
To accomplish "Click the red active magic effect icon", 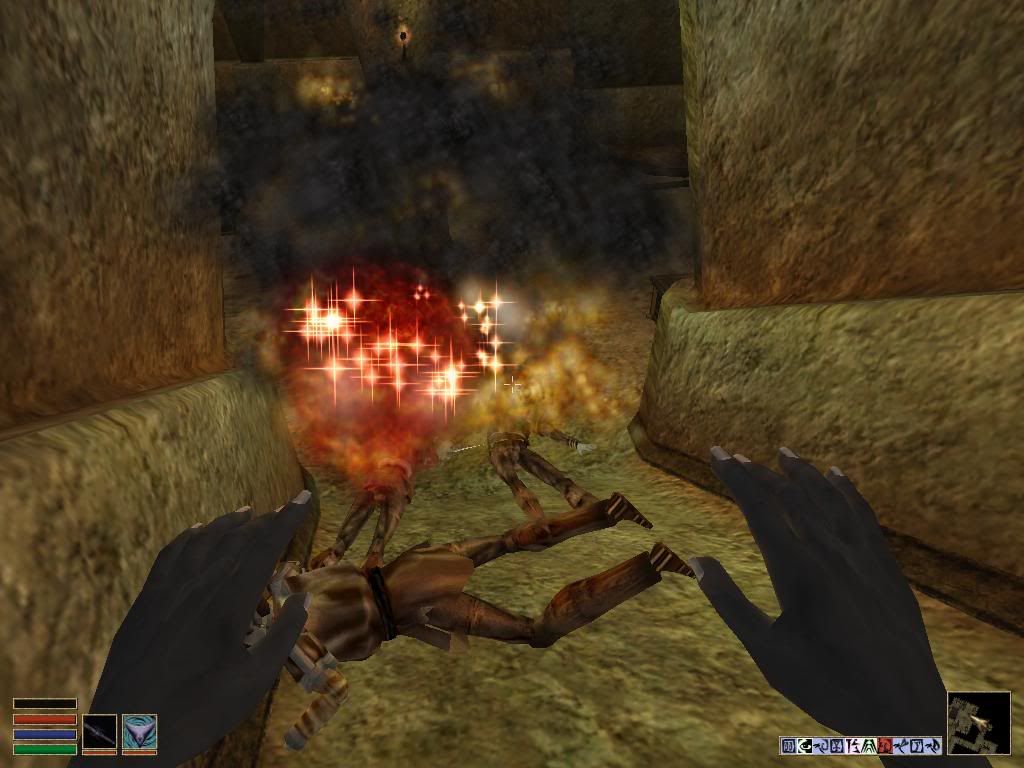I will click(884, 746).
